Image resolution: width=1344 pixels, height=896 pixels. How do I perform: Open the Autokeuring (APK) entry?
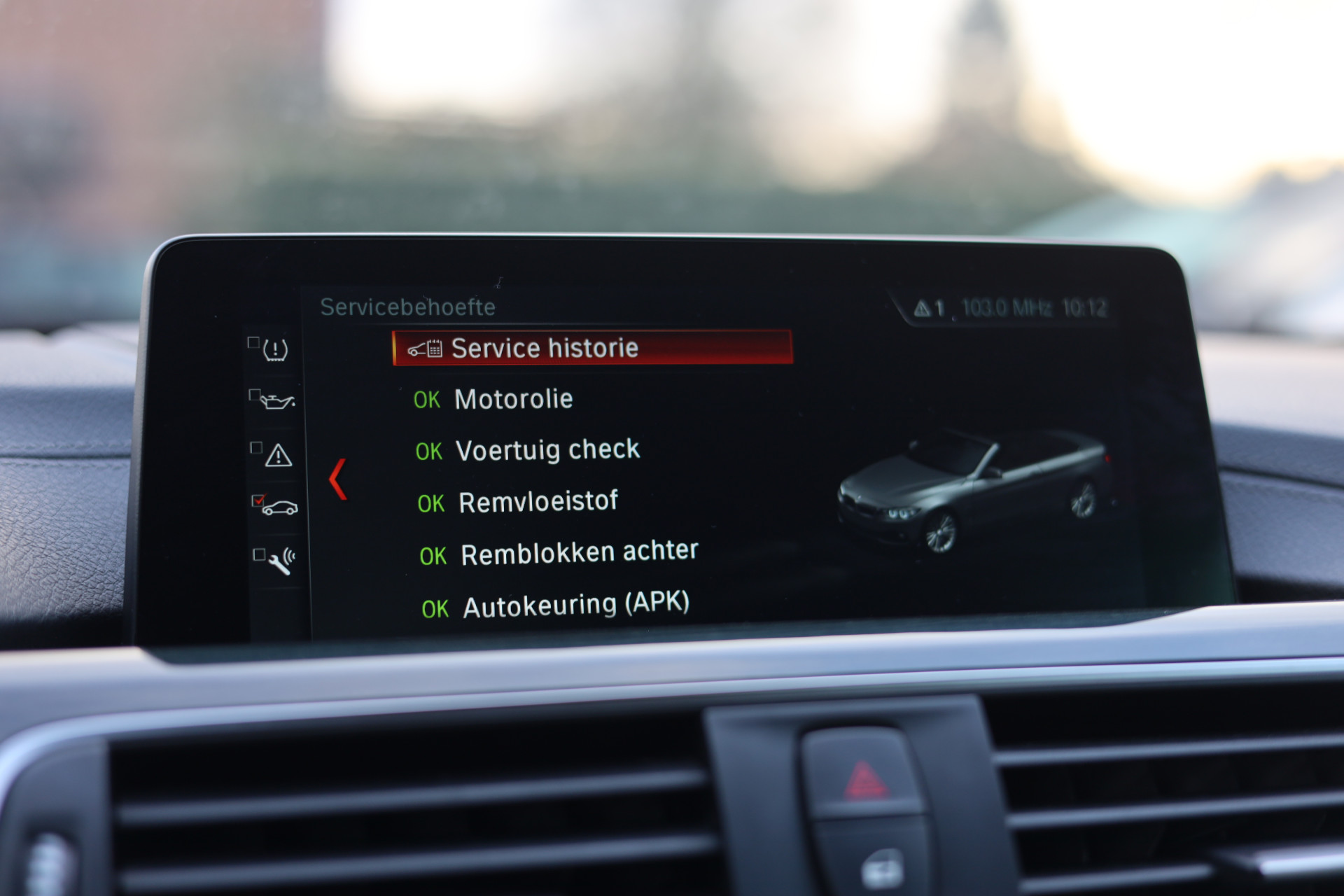575,605
